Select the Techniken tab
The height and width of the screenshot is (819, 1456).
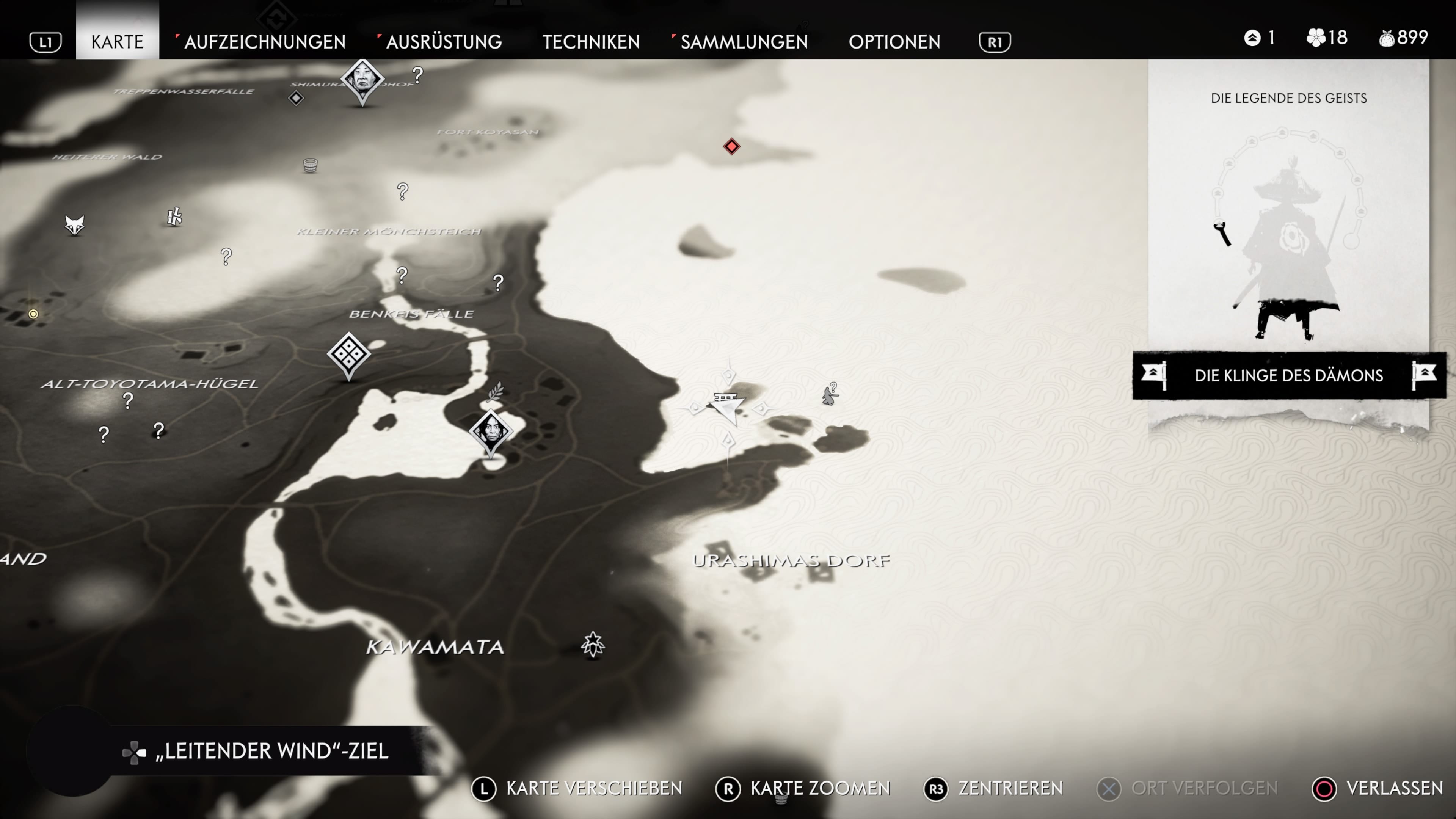click(591, 42)
